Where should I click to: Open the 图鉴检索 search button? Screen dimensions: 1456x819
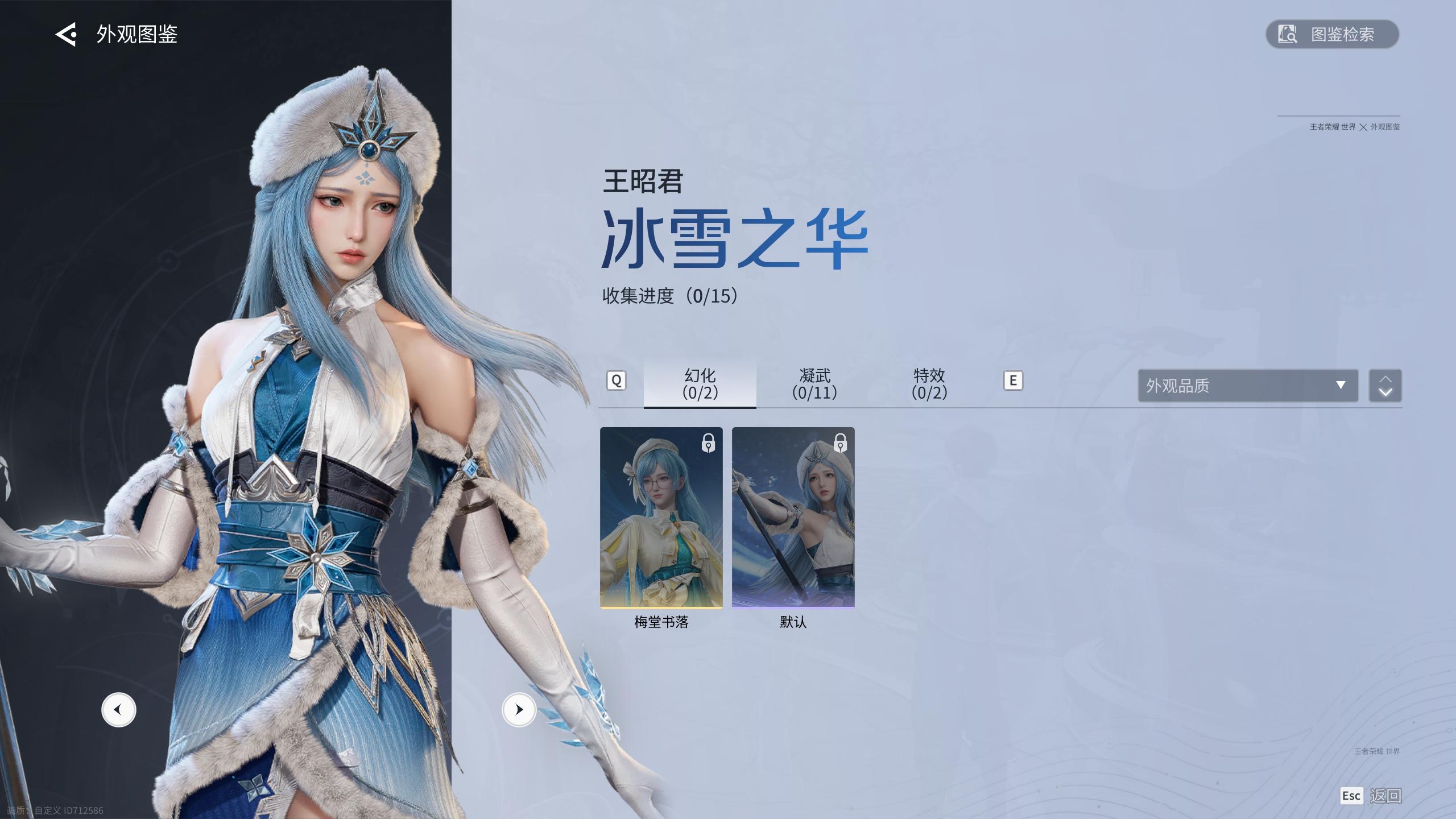click(1331, 34)
